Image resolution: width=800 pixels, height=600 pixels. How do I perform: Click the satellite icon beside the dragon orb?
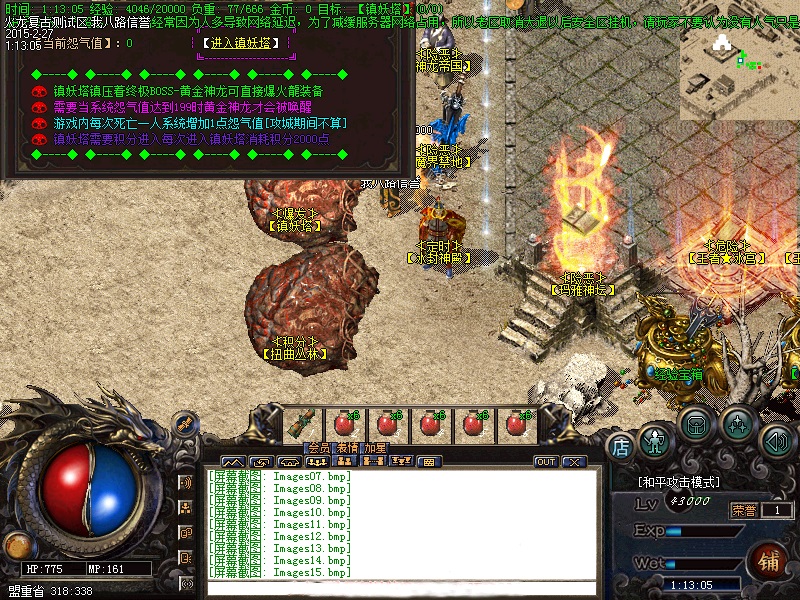[x=184, y=424]
